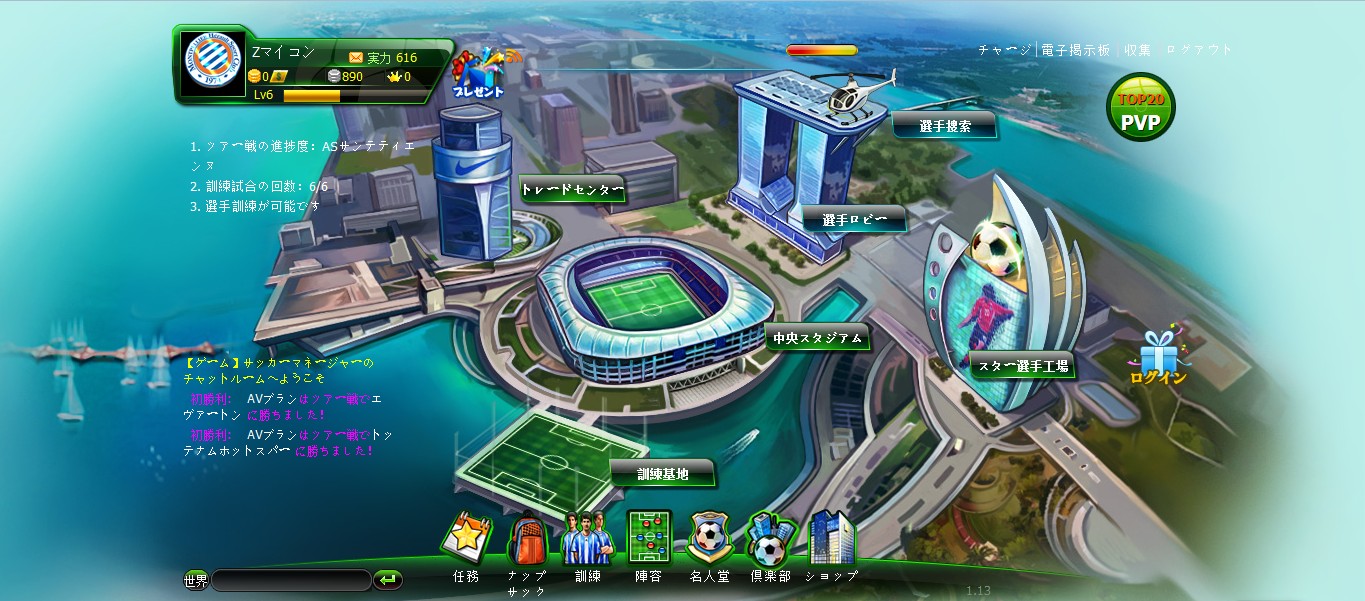Viewport: 1365px width, 601px height.
Task: Click the chat text input box
Action: [x=291, y=580]
